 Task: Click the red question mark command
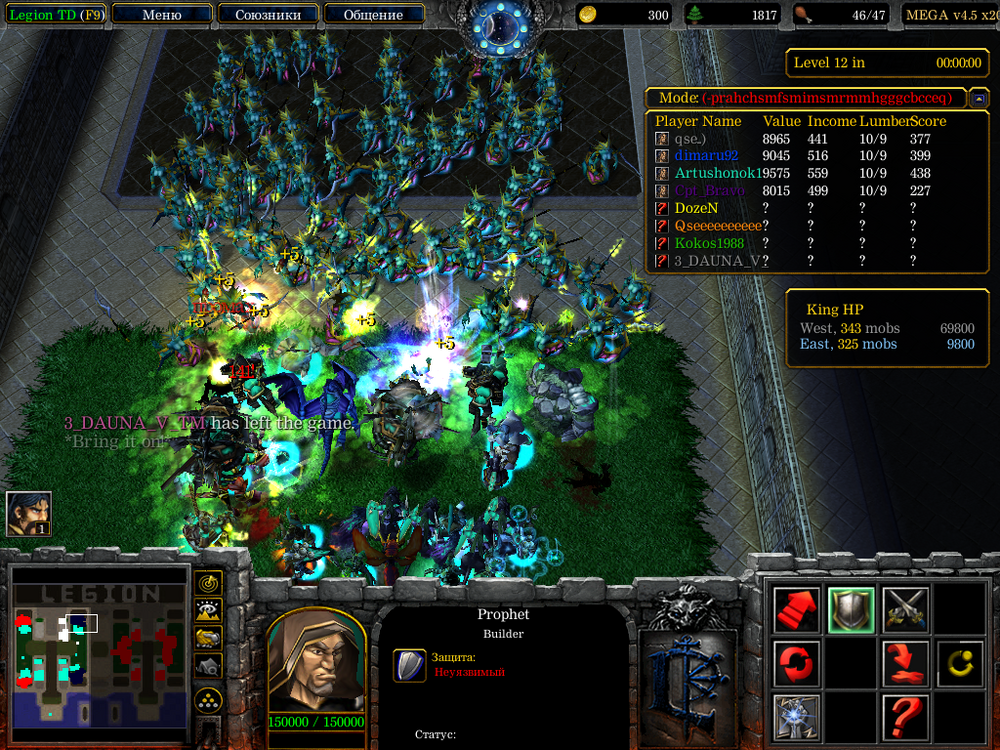(905, 717)
